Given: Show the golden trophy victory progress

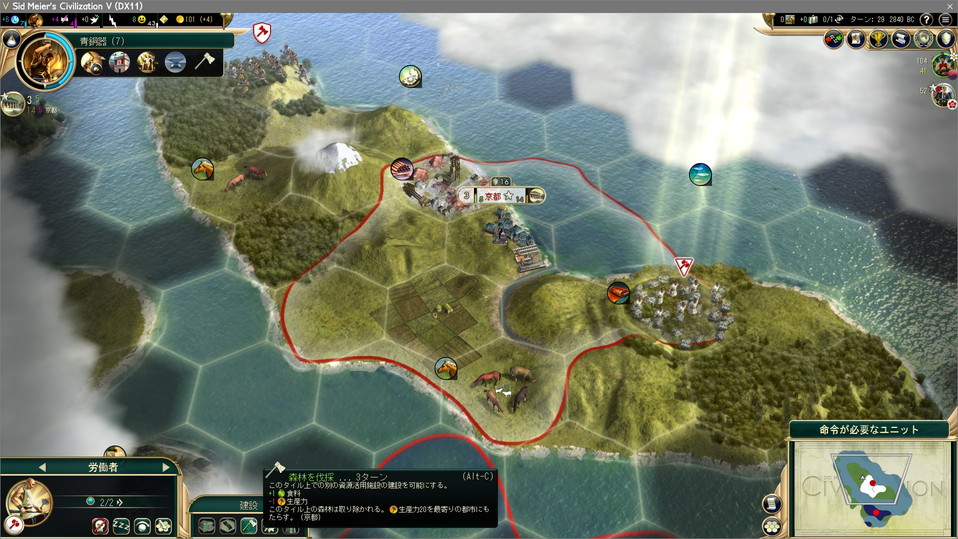Looking at the screenshot, I should click(x=879, y=40).
